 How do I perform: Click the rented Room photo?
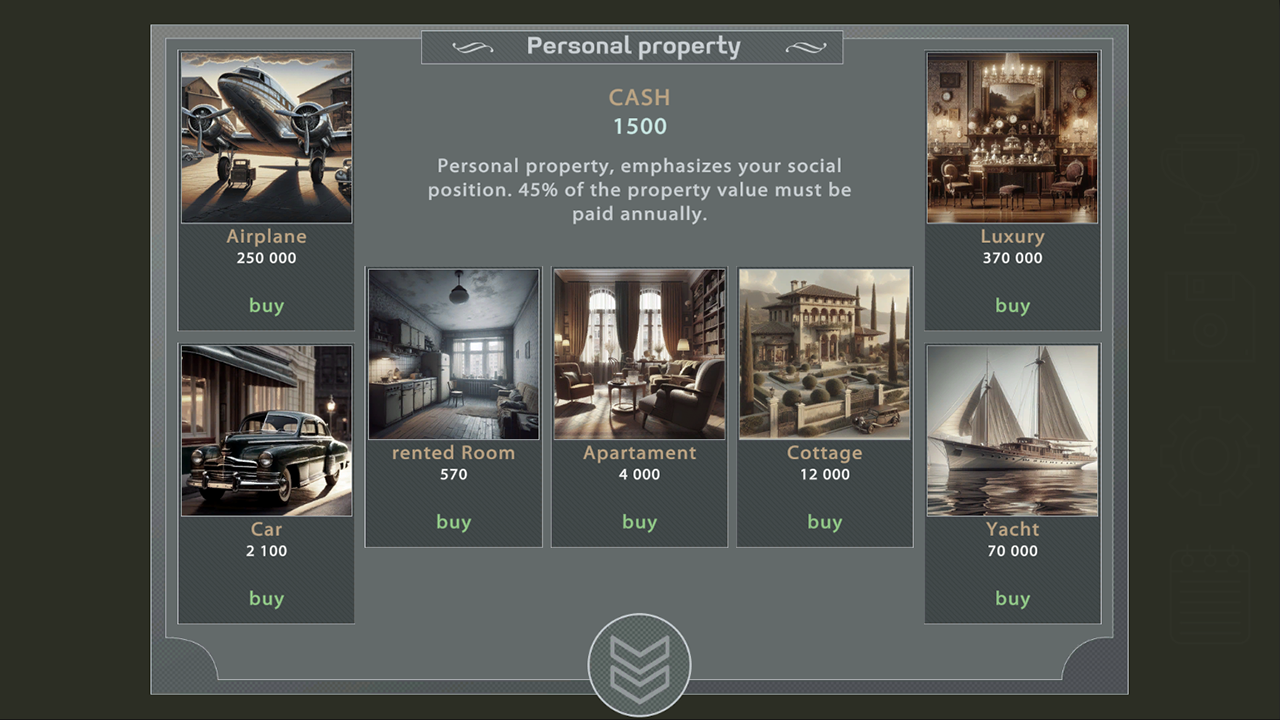[x=453, y=353]
